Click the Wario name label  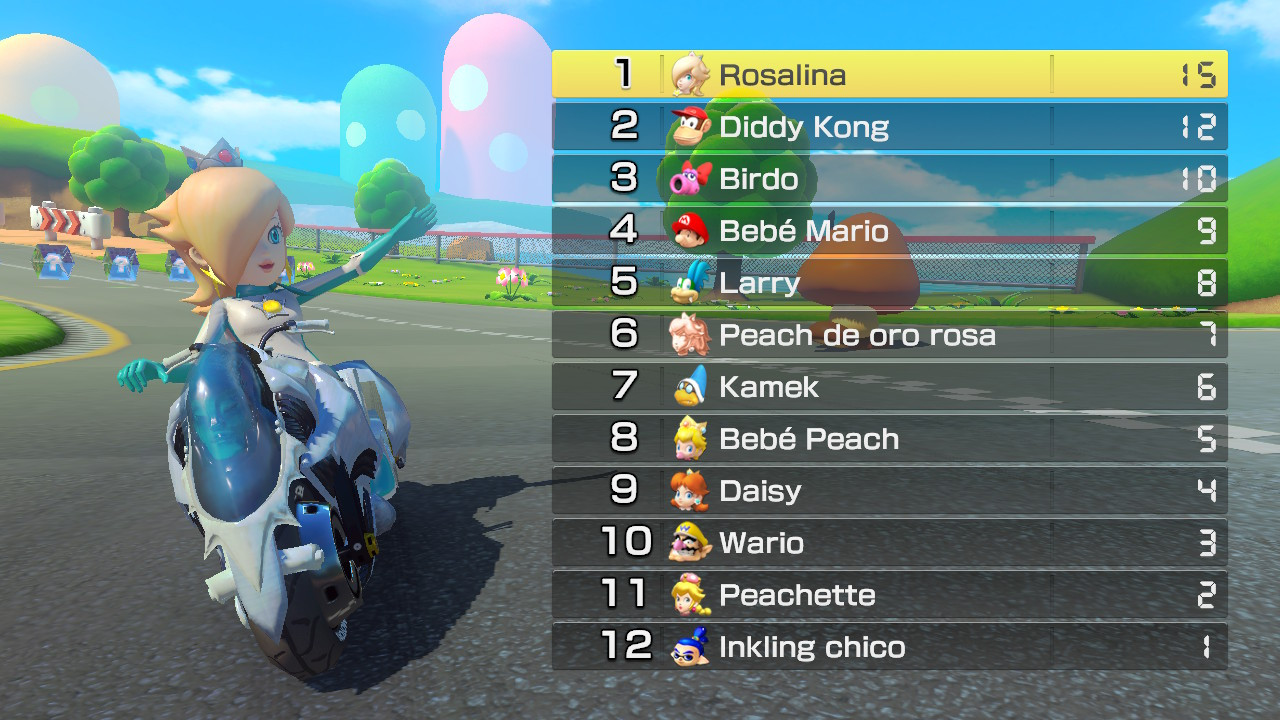point(762,543)
